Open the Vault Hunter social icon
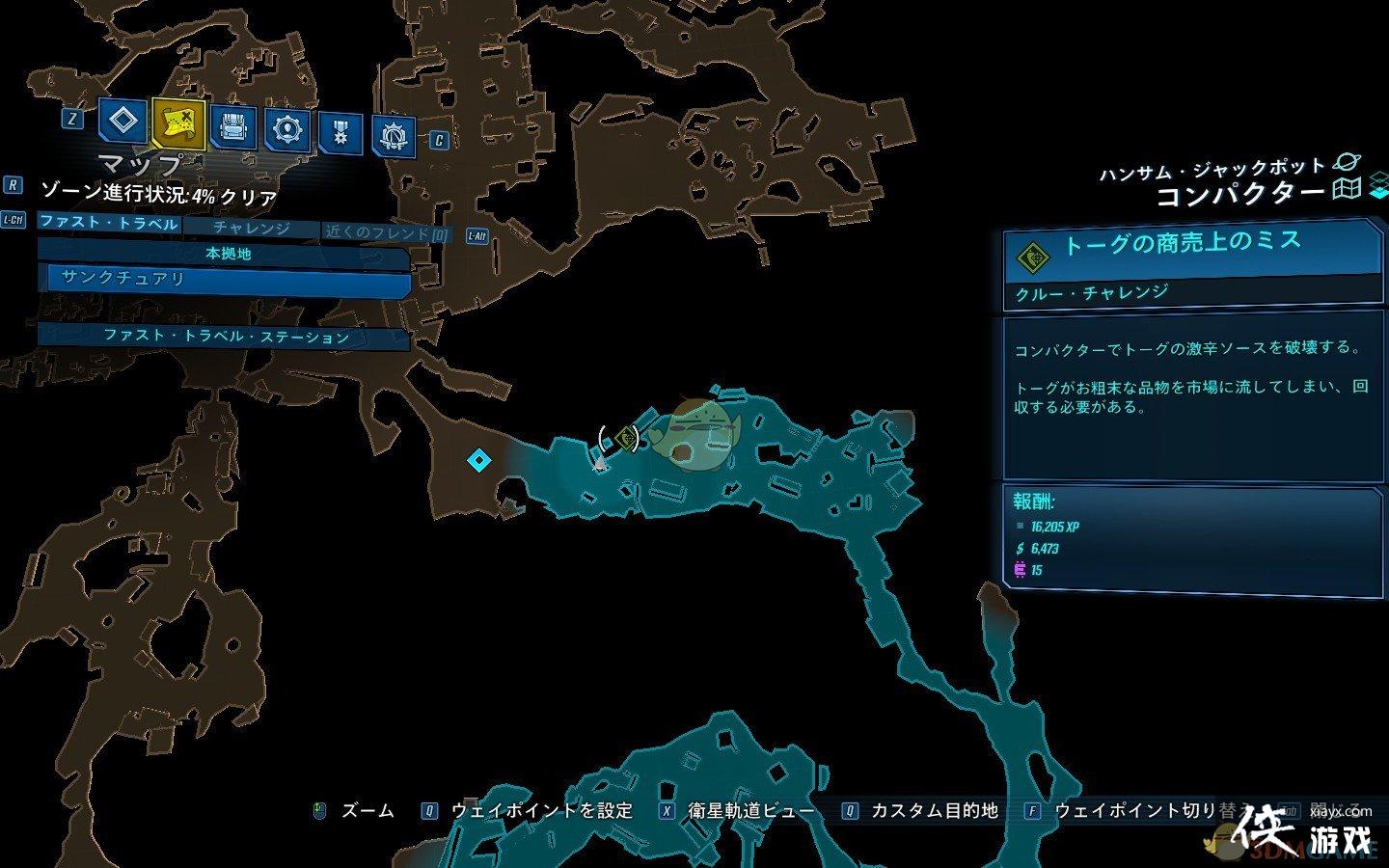 tap(394, 128)
